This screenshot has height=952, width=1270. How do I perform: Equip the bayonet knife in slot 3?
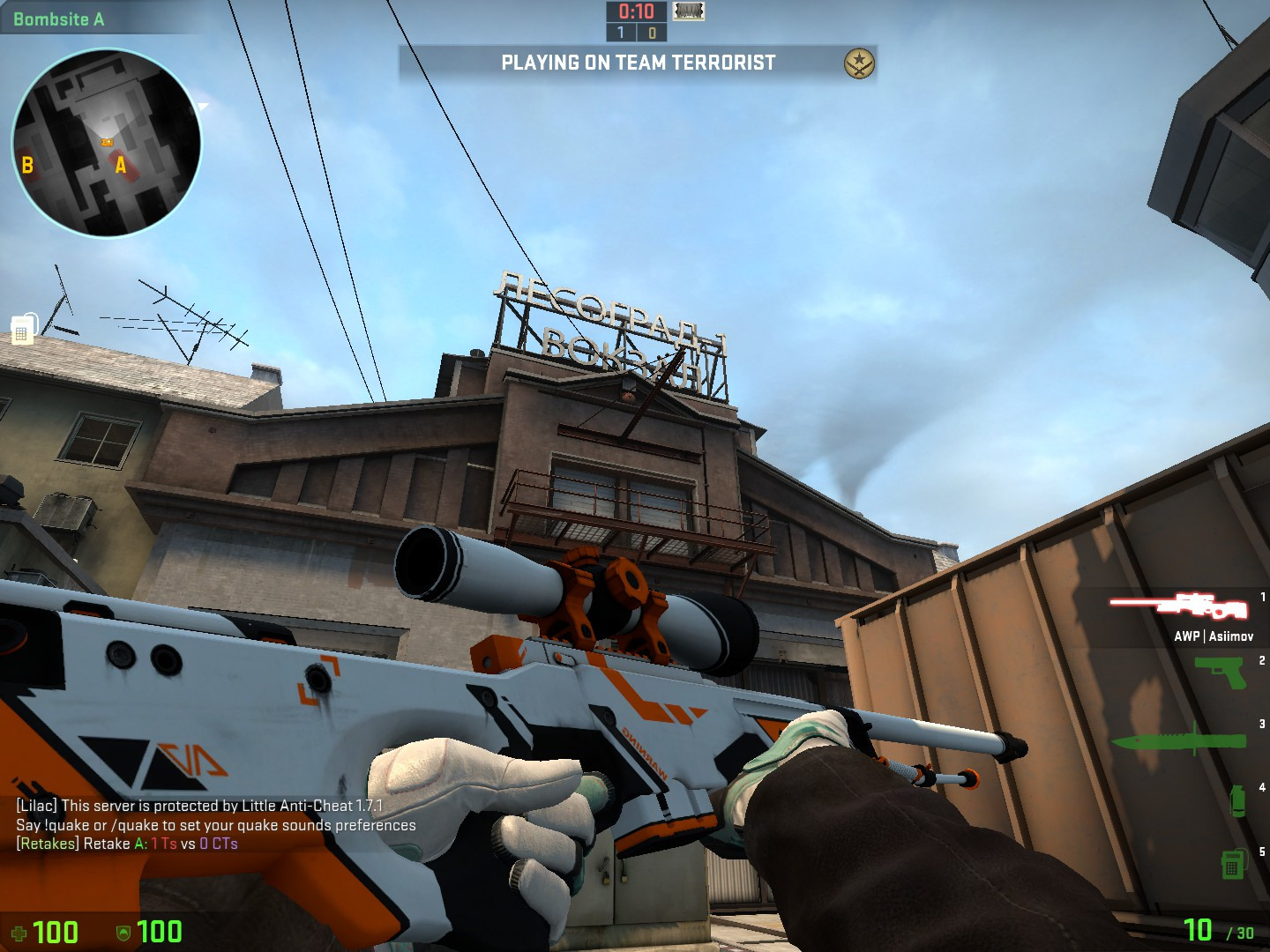(x=1178, y=739)
